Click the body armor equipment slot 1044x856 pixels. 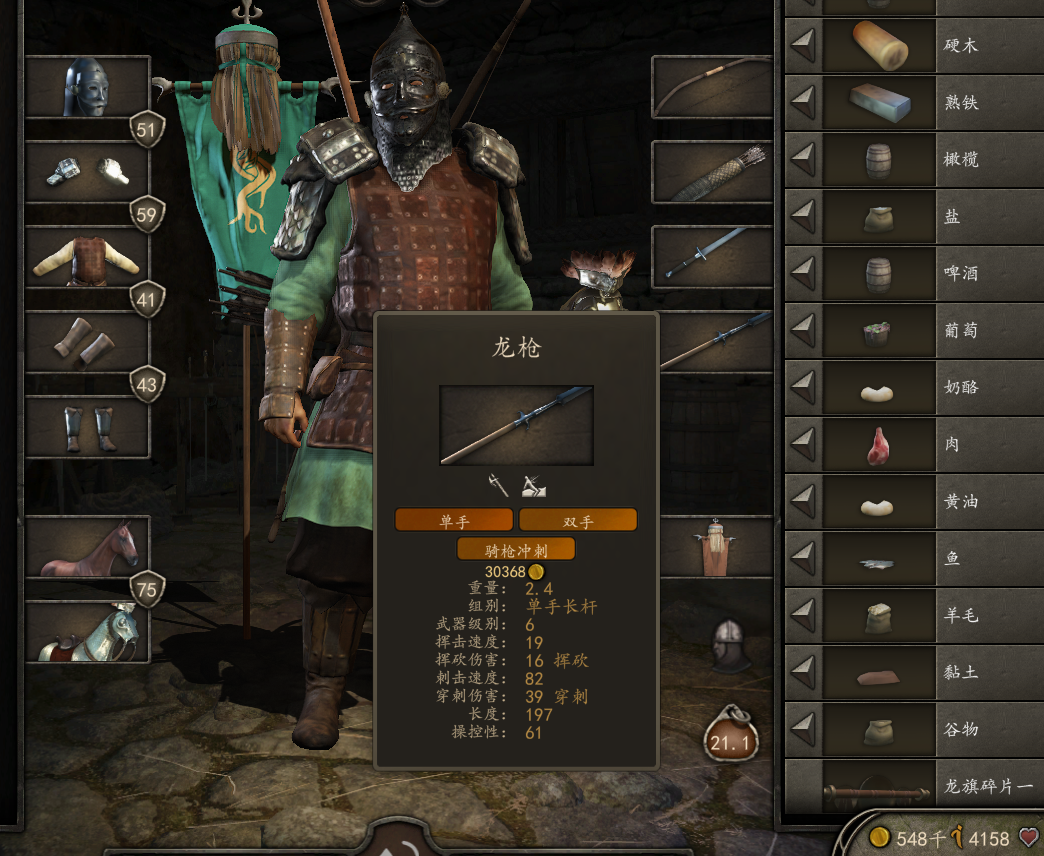(87, 257)
